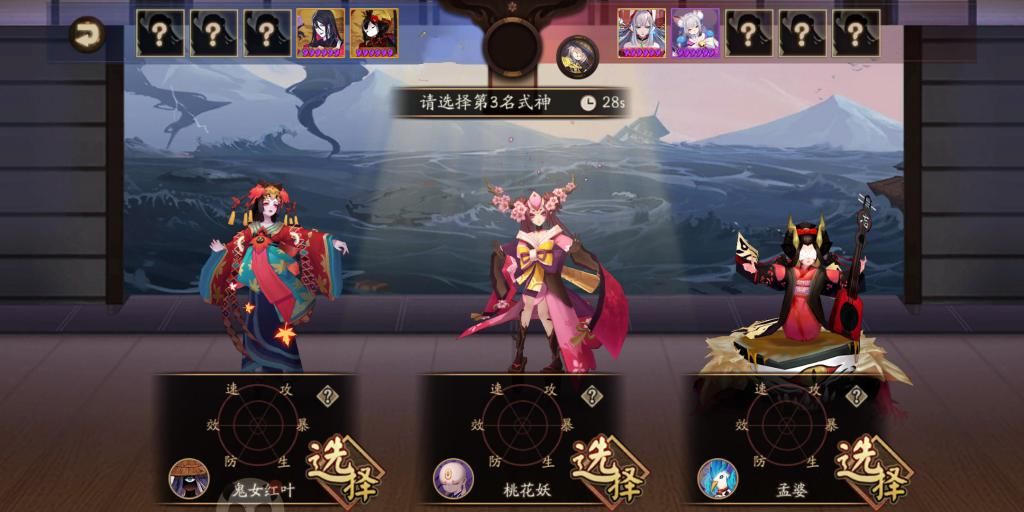View the black-haired shikigami portrait in the left team
This screenshot has height=512, width=1024.
(x=321, y=34)
